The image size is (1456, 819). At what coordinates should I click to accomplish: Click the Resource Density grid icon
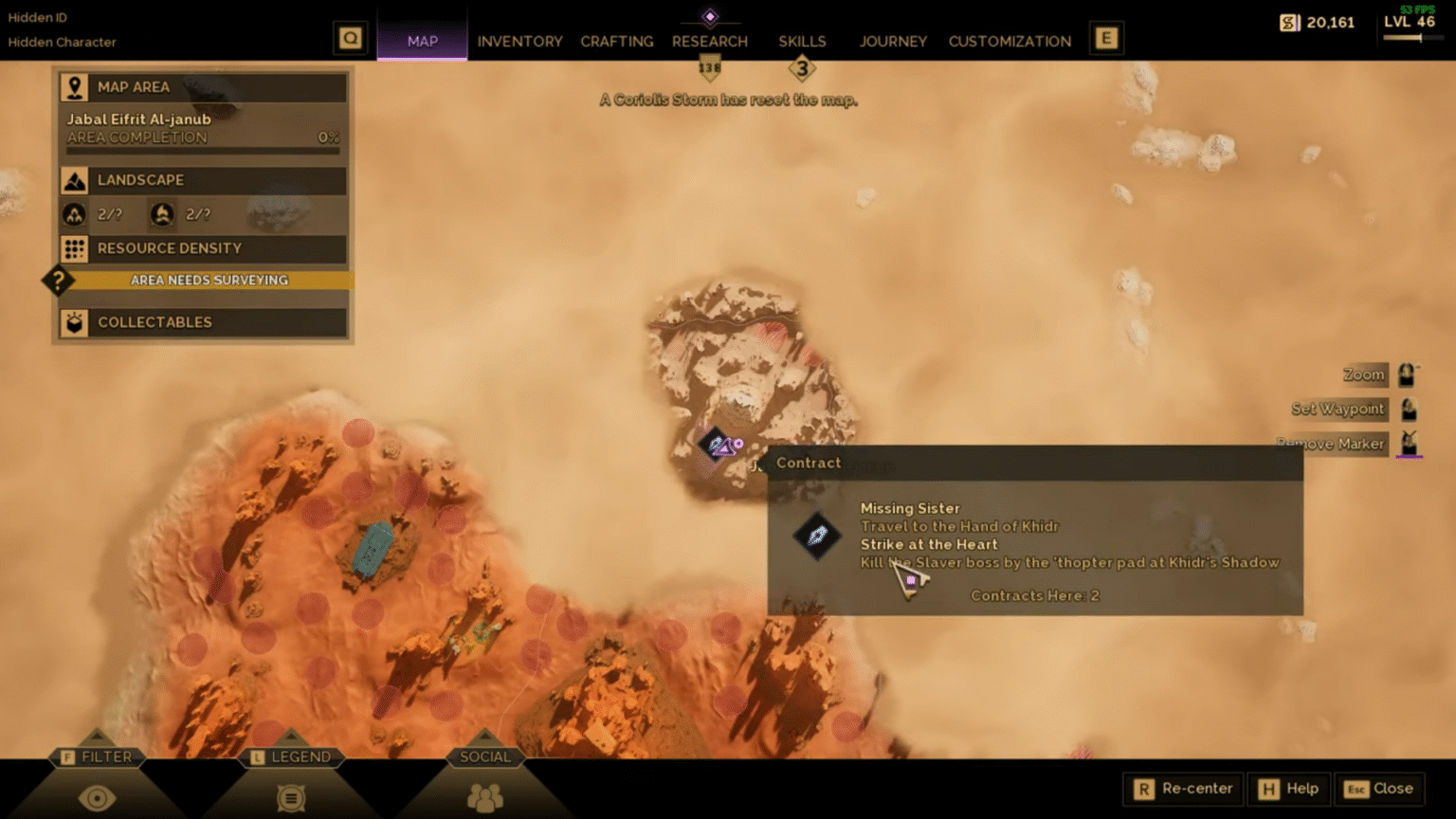click(x=76, y=248)
